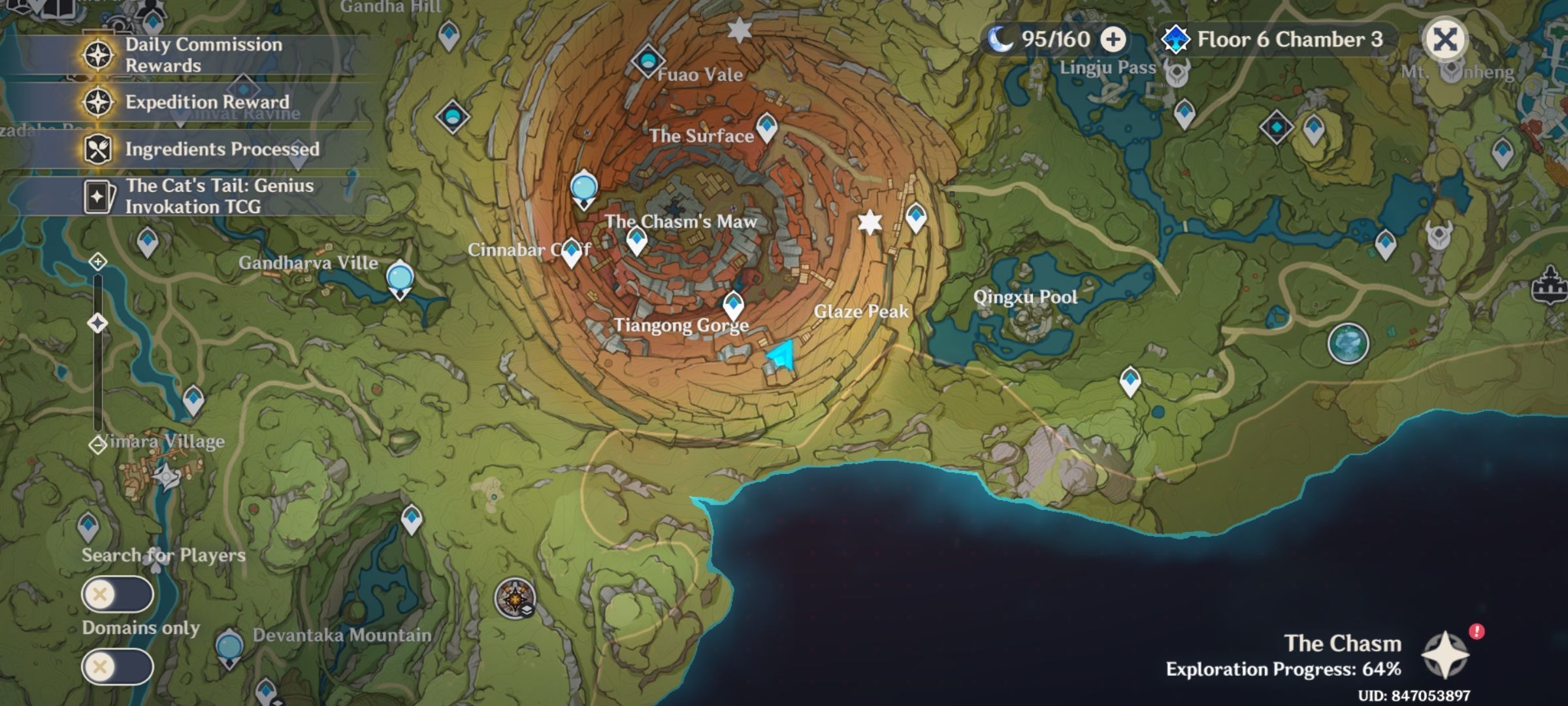Click the star marker above Fuao Vale
The image size is (1568, 706).
point(738,30)
